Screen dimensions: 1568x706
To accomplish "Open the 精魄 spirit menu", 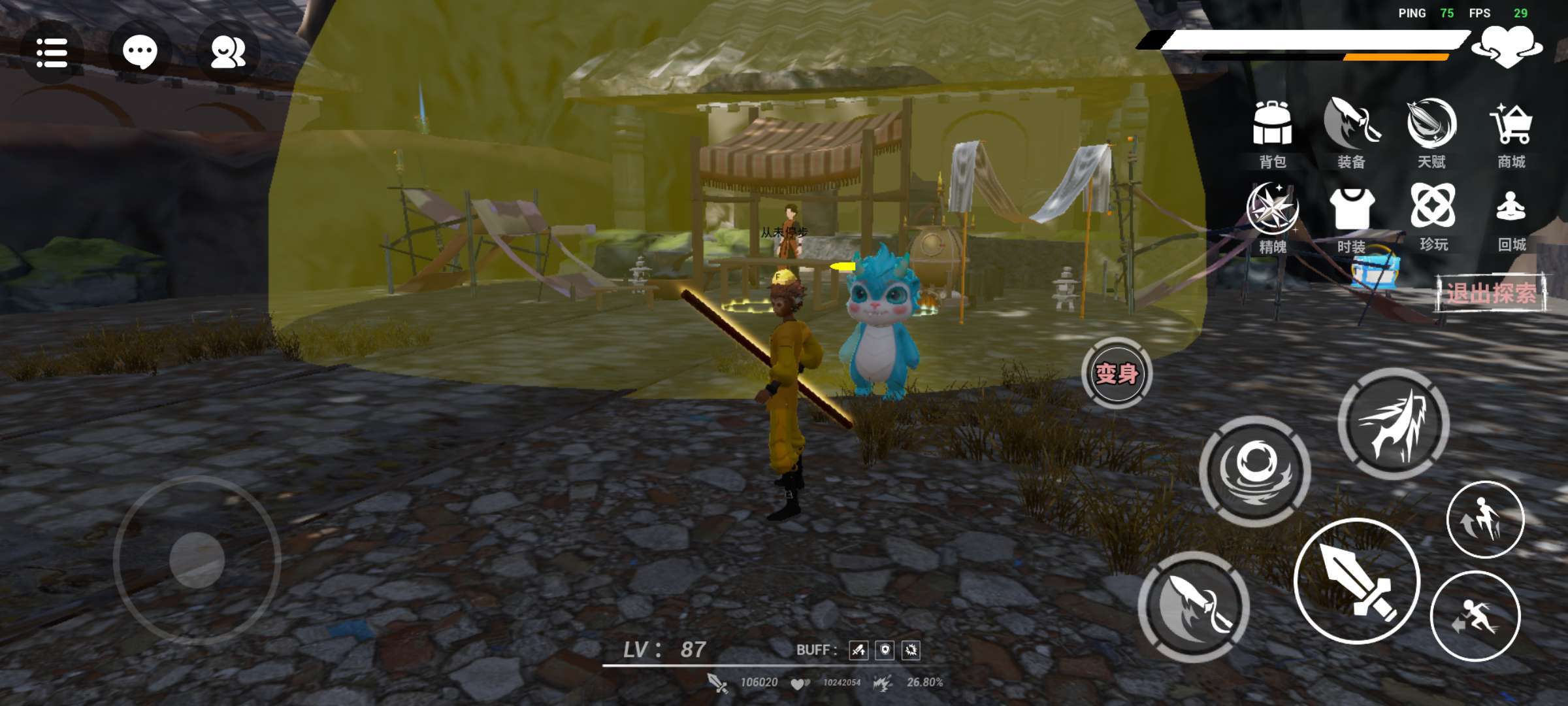I will (1272, 217).
